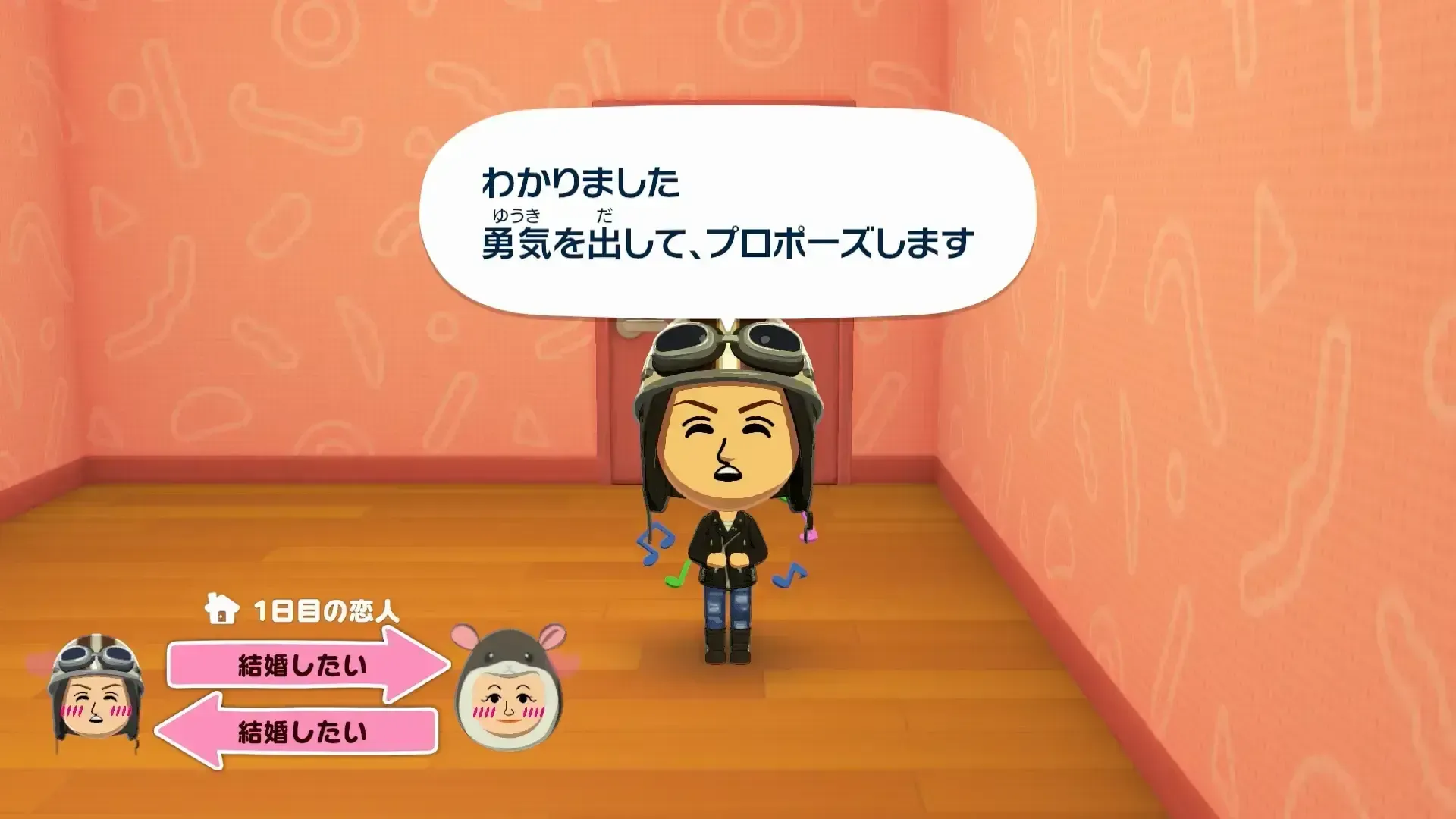Toggle the left-pointing 結婚したい arrow
The image size is (1456, 819).
pos(296,728)
